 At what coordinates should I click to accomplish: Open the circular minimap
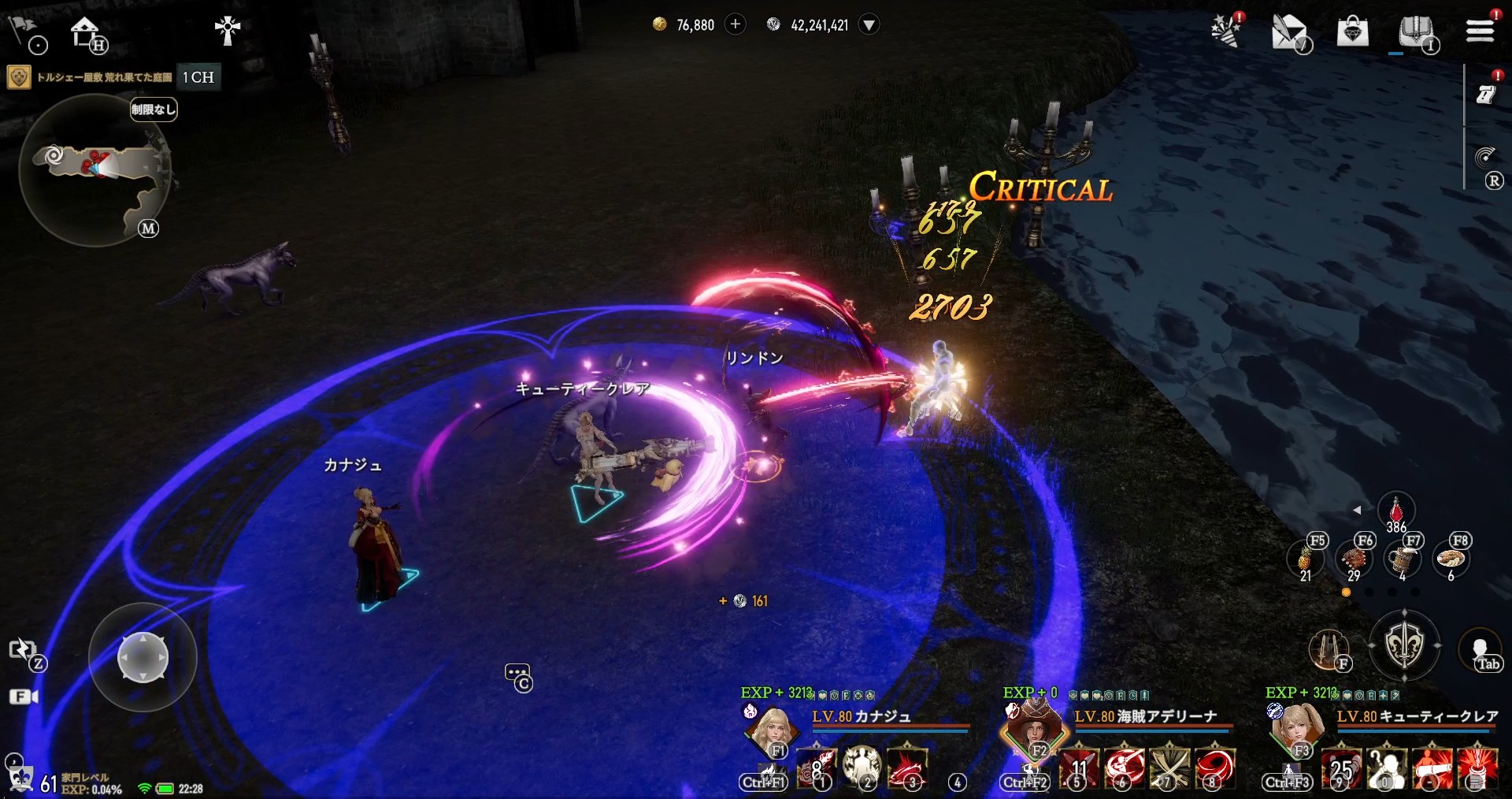pos(96,169)
